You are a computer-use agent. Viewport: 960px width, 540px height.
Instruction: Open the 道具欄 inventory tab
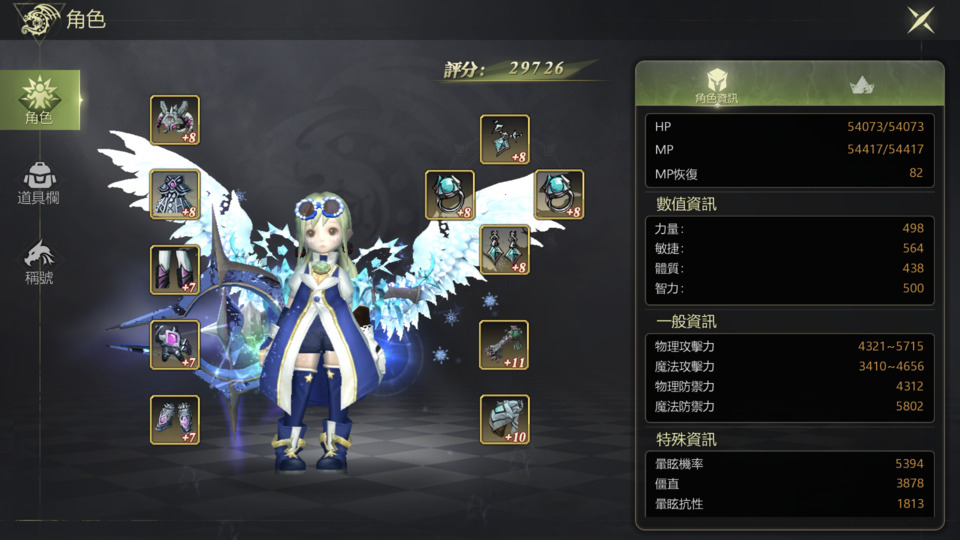[39, 183]
